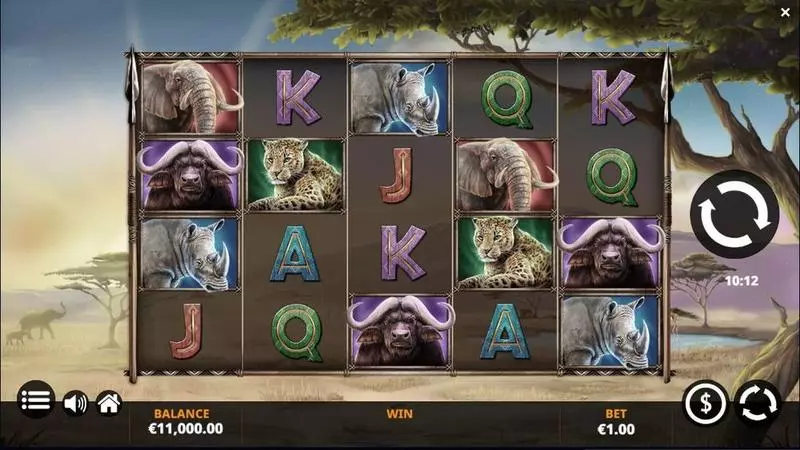The width and height of the screenshot is (800, 450).
Task: Open bet settings via the dollar icon
Action: coord(705,402)
